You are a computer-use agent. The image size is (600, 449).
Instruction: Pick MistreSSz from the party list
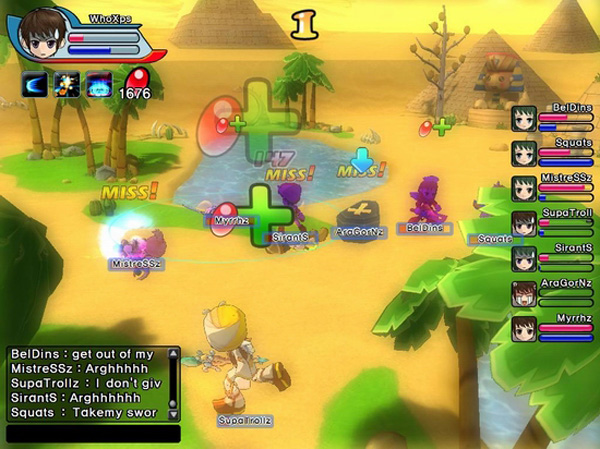point(525,189)
